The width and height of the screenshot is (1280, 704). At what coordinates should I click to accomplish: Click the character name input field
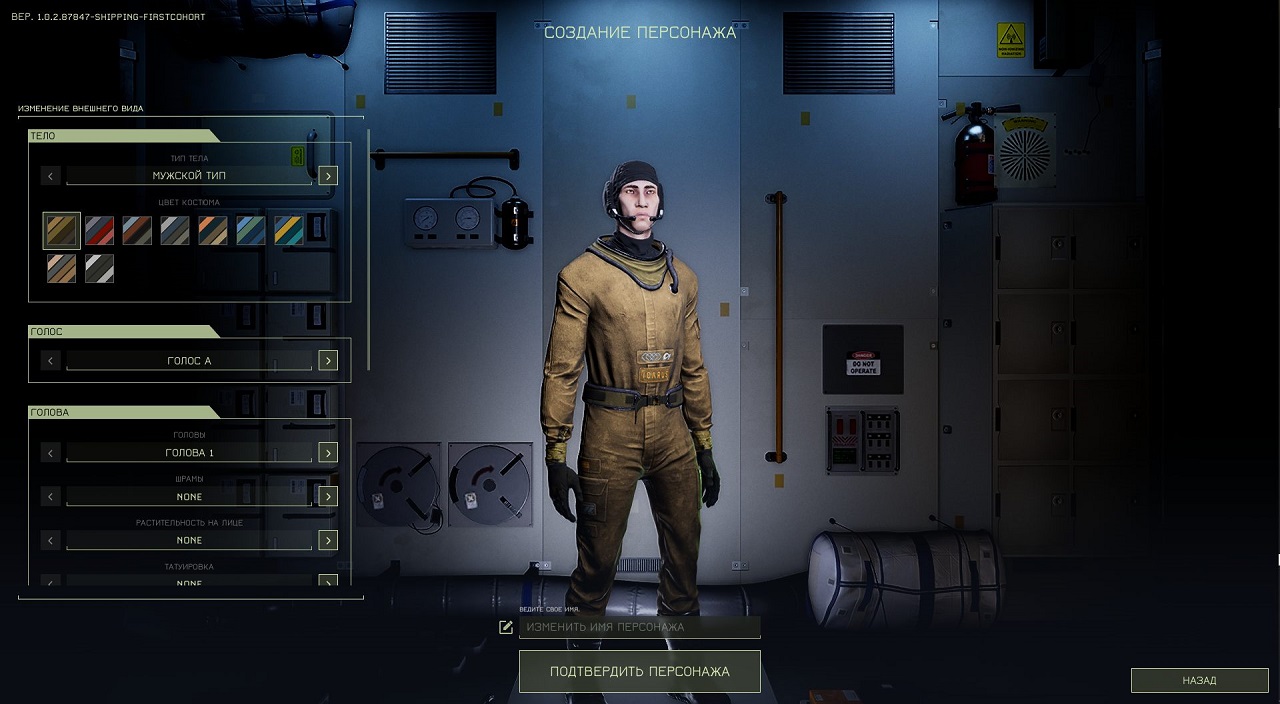coord(640,627)
